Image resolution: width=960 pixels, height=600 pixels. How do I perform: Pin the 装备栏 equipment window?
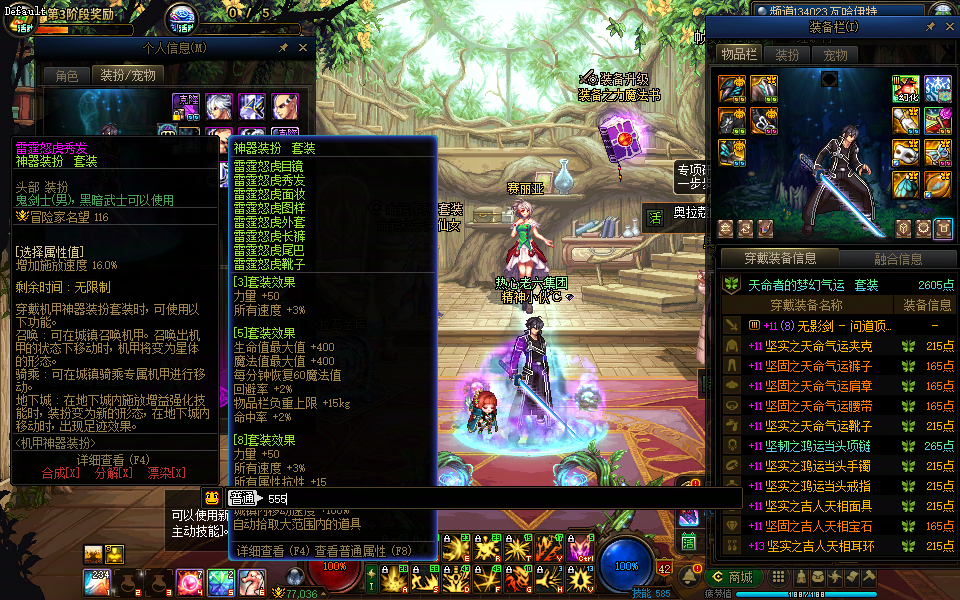tap(931, 27)
